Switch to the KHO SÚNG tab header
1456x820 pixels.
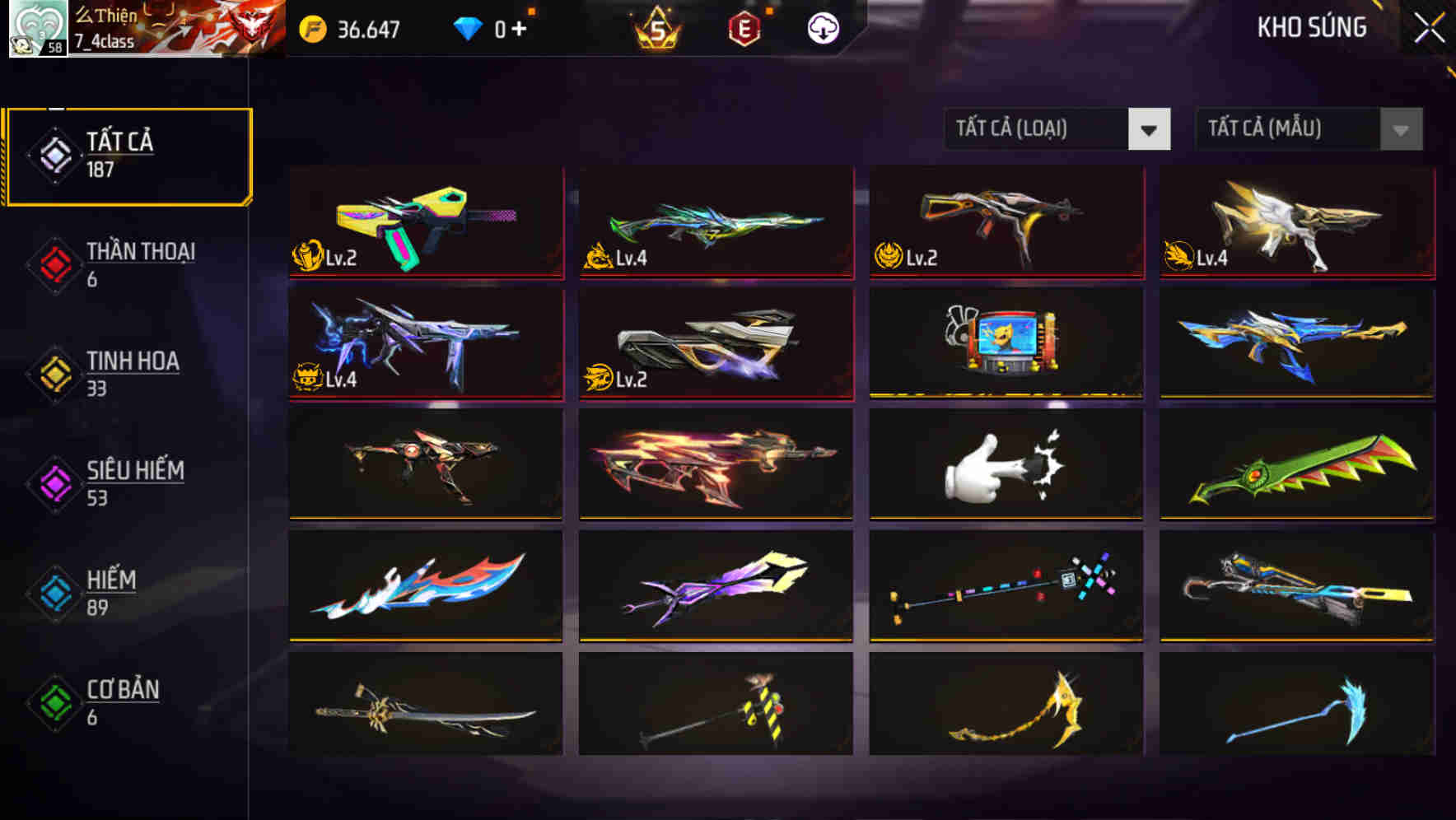[1311, 27]
